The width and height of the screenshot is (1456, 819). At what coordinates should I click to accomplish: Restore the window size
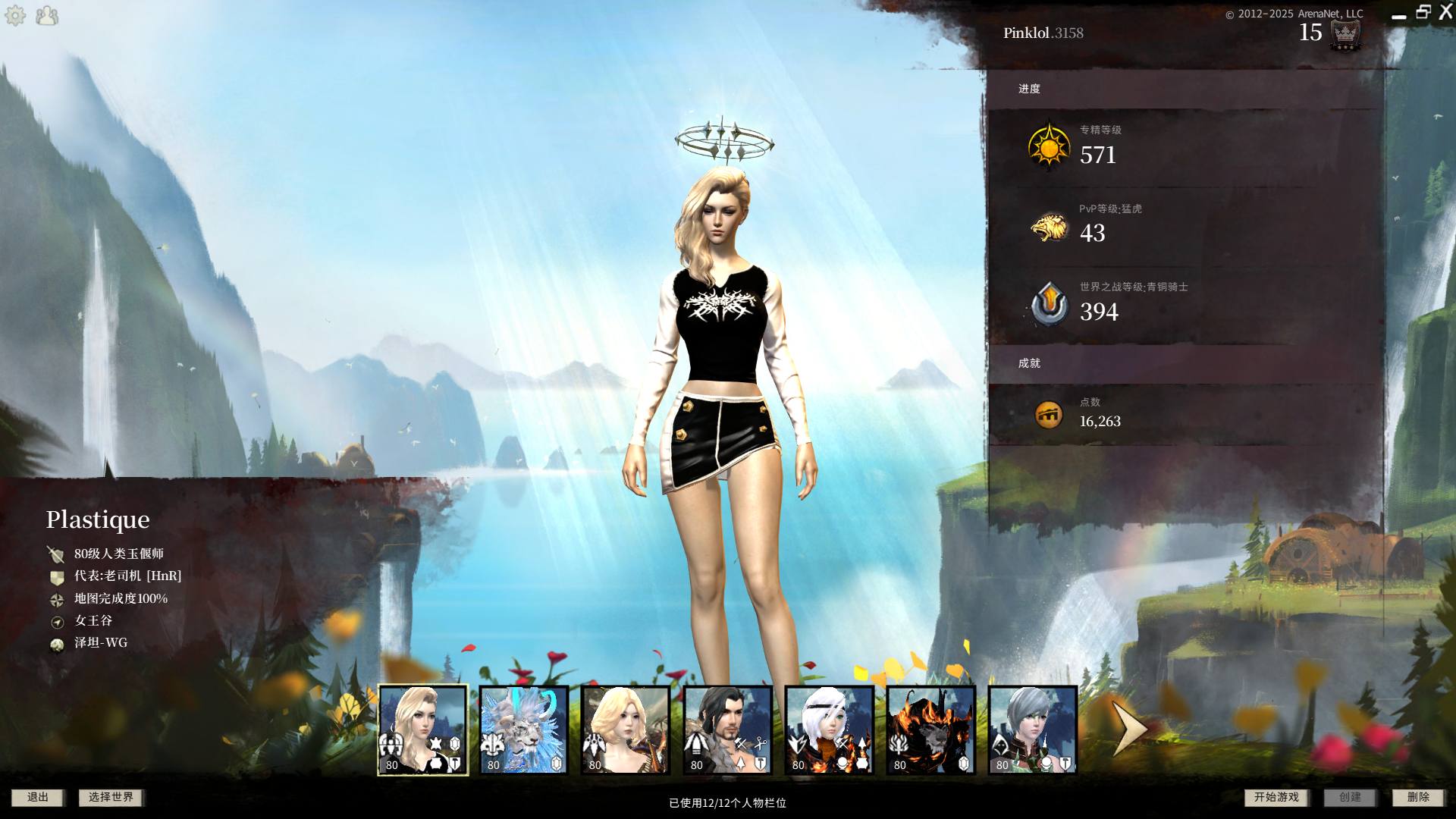pos(1423,12)
